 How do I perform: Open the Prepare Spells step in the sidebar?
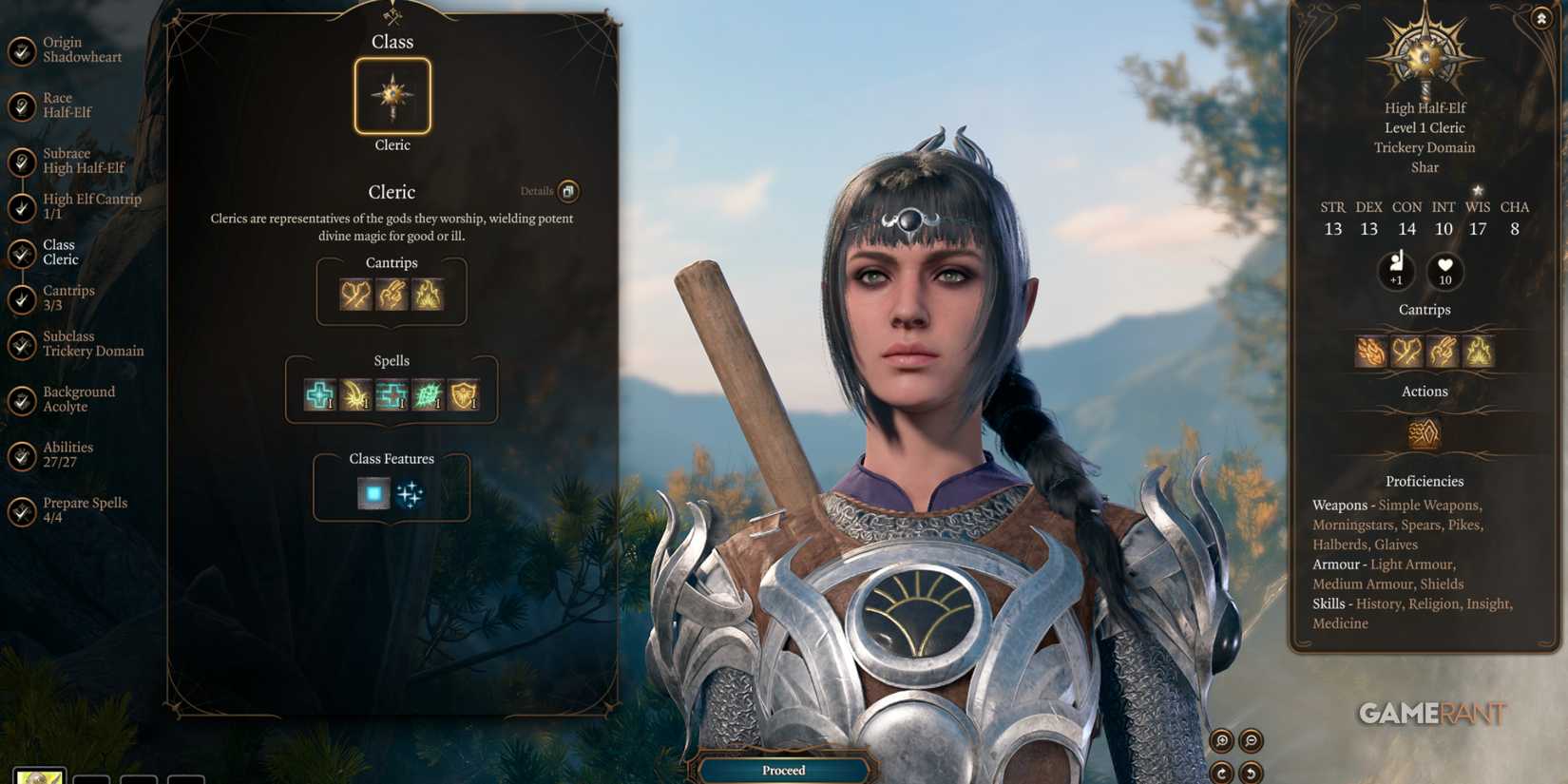coord(85,509)
